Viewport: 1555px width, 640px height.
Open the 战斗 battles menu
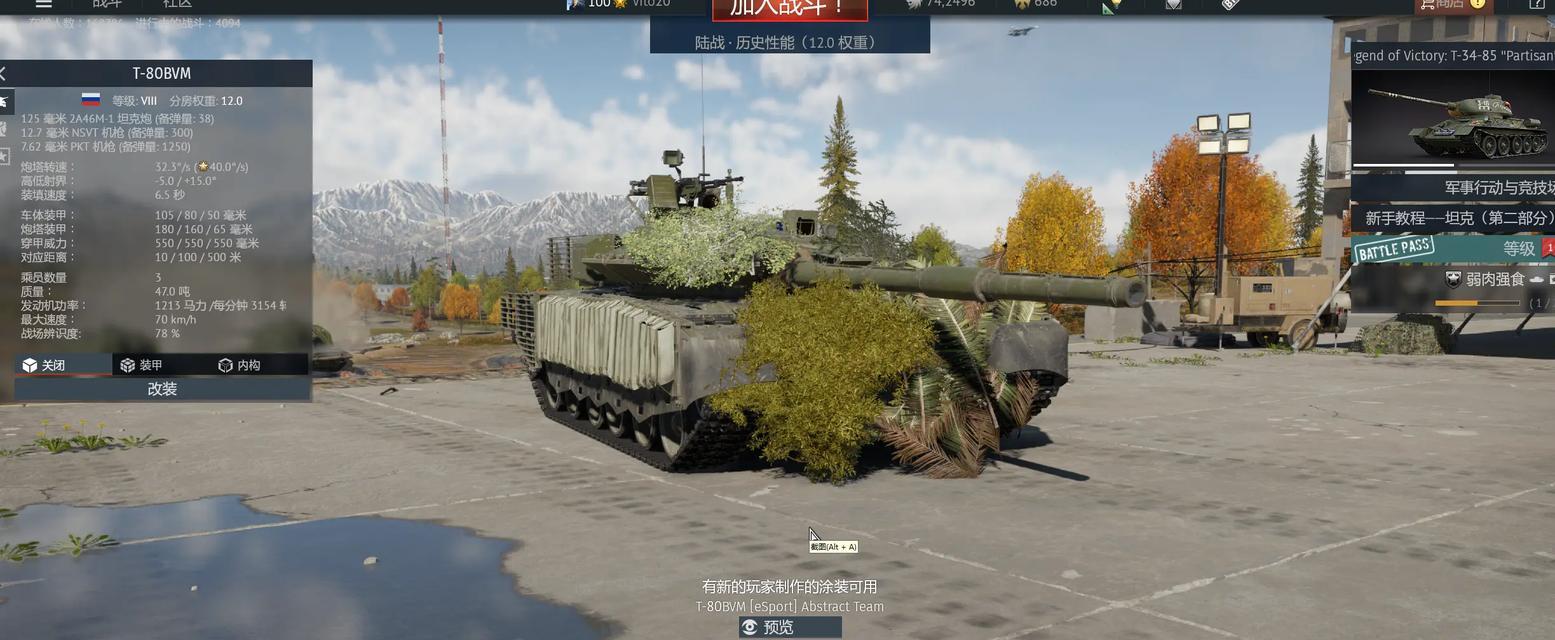click(107, 4)
